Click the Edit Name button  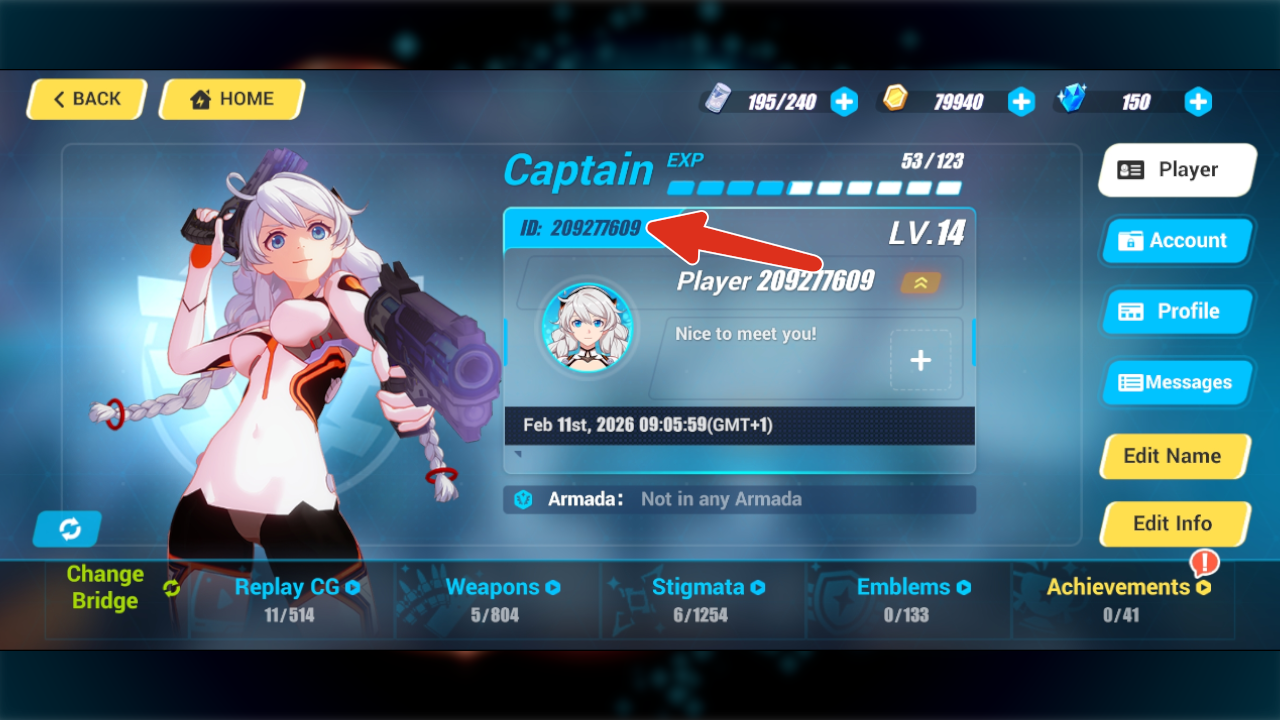[x=1173, y=456]
